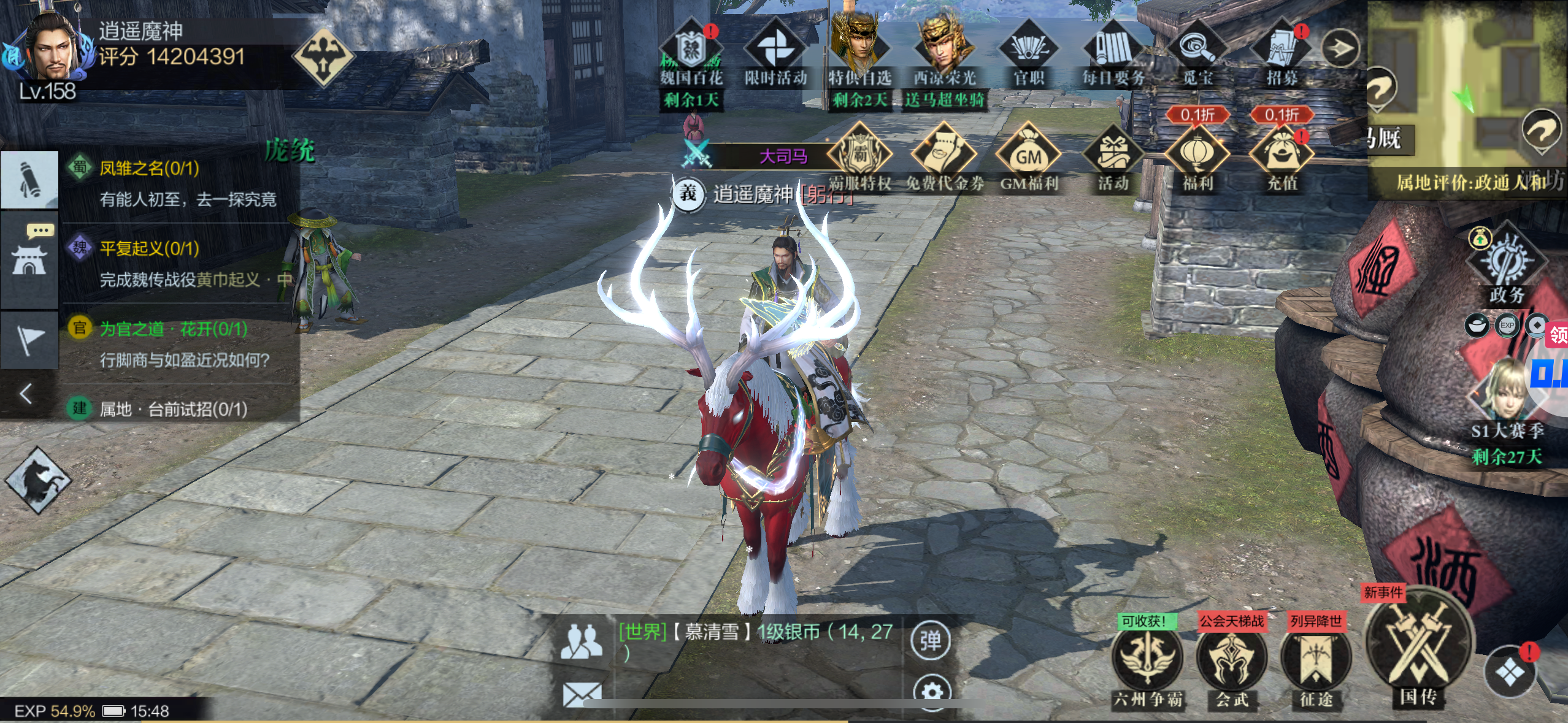Select the 平复起义 quest entry
This screenshot has width=1568, height=723.
point(178,263)
